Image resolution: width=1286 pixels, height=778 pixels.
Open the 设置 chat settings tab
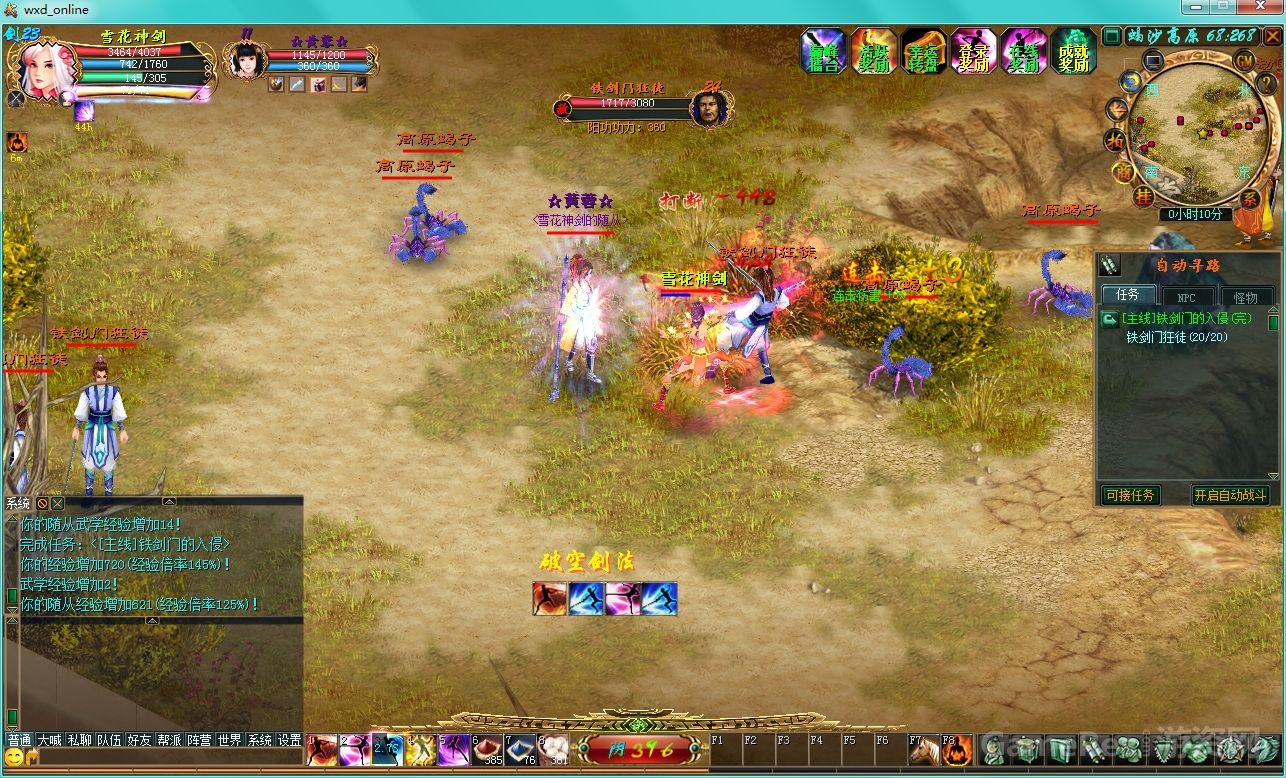[x=289, y=740]
